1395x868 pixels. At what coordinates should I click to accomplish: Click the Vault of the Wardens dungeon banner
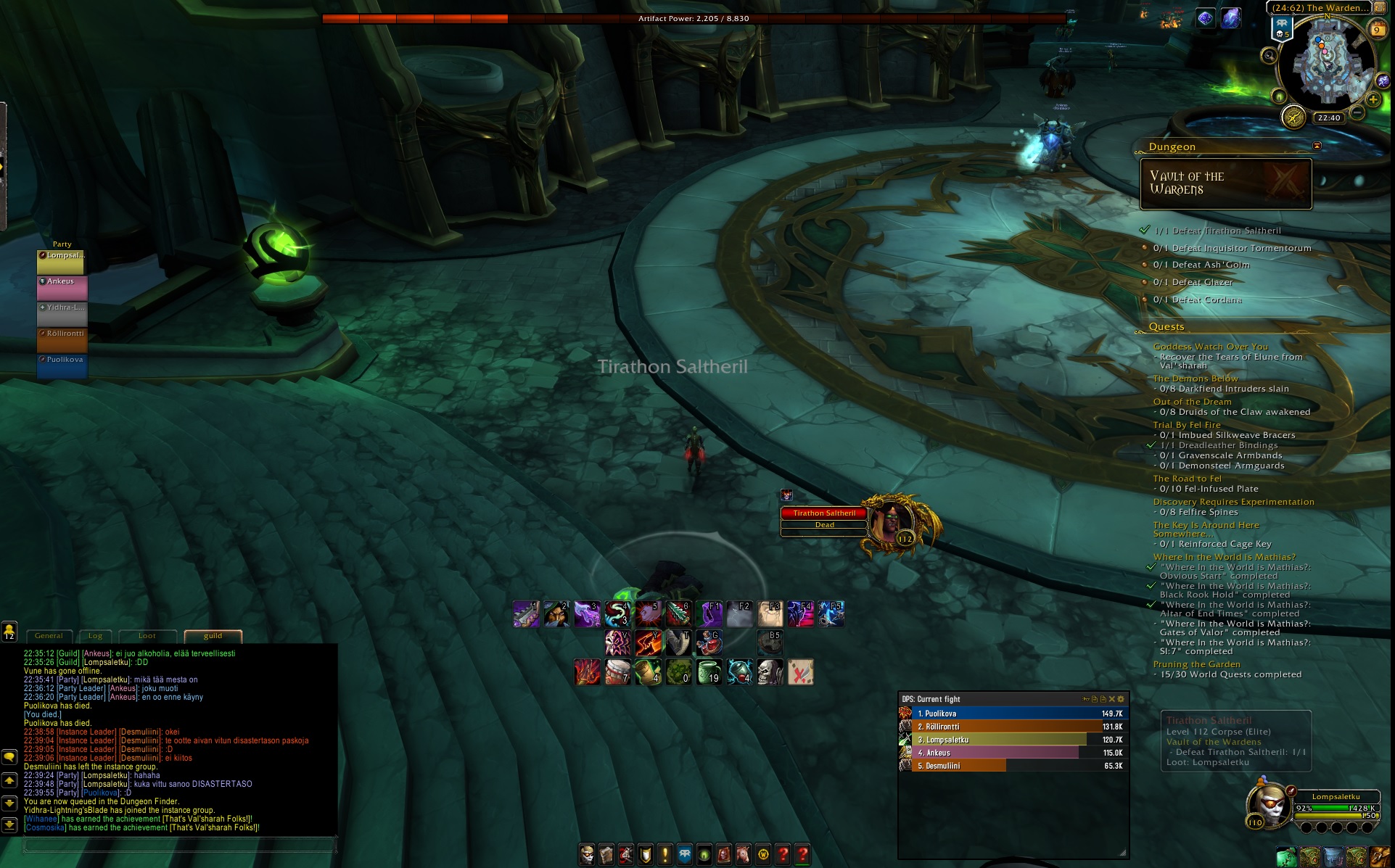[1226, 183]
